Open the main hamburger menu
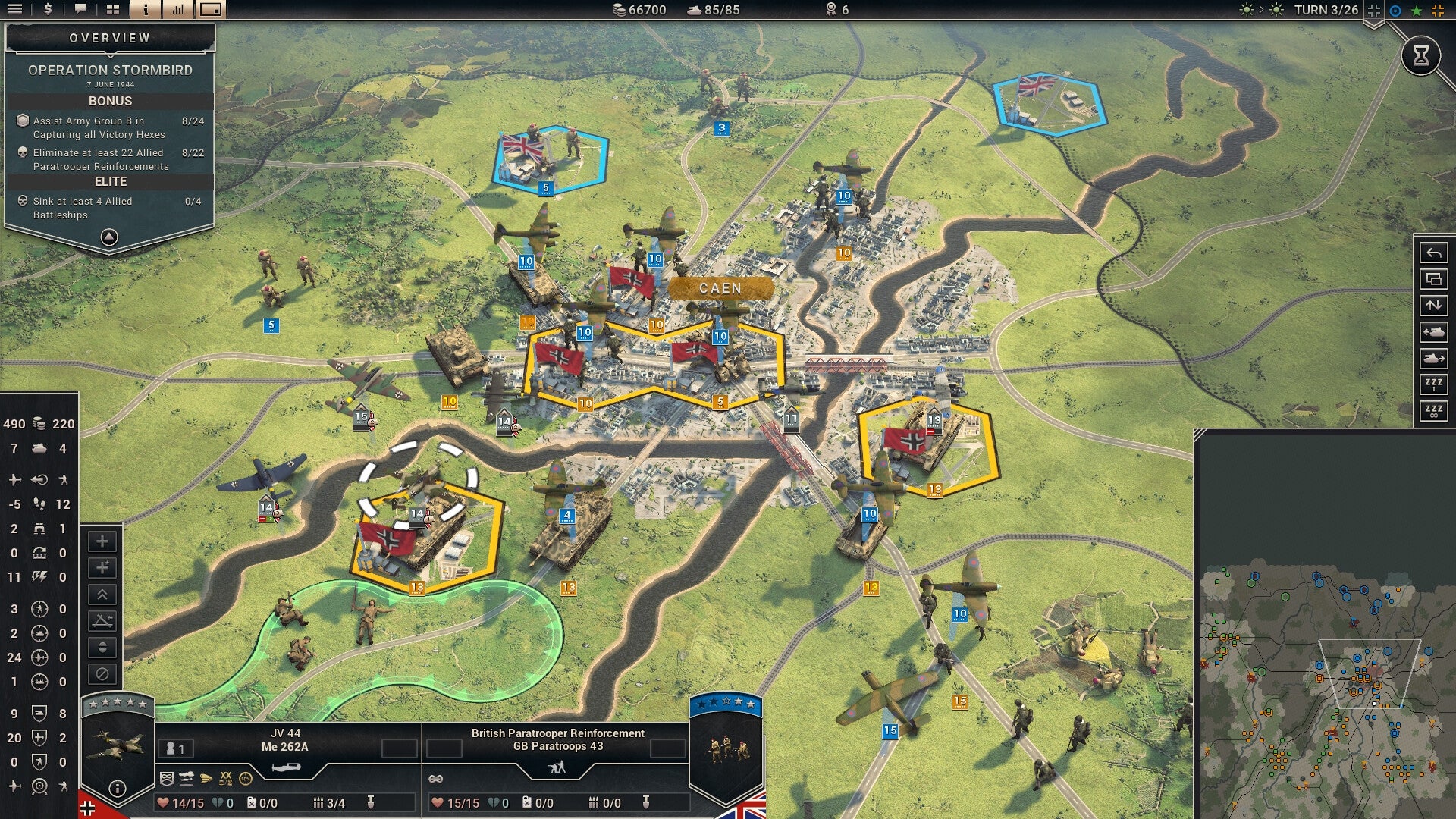This screenshot has height=819, width=1456. (15, 10)
